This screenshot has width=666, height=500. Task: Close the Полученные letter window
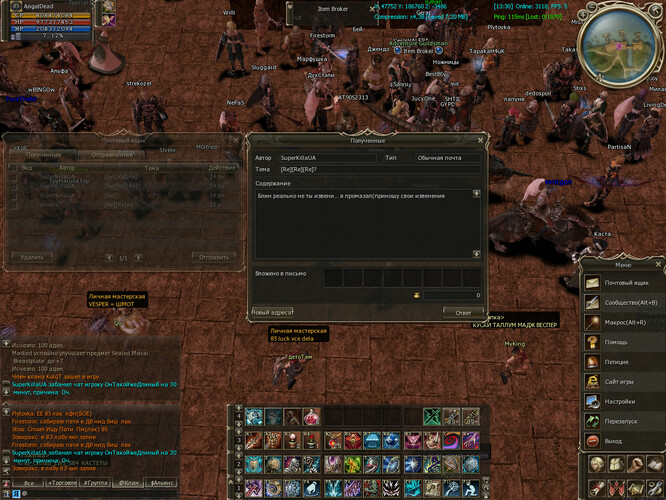(x=478, y=141)
